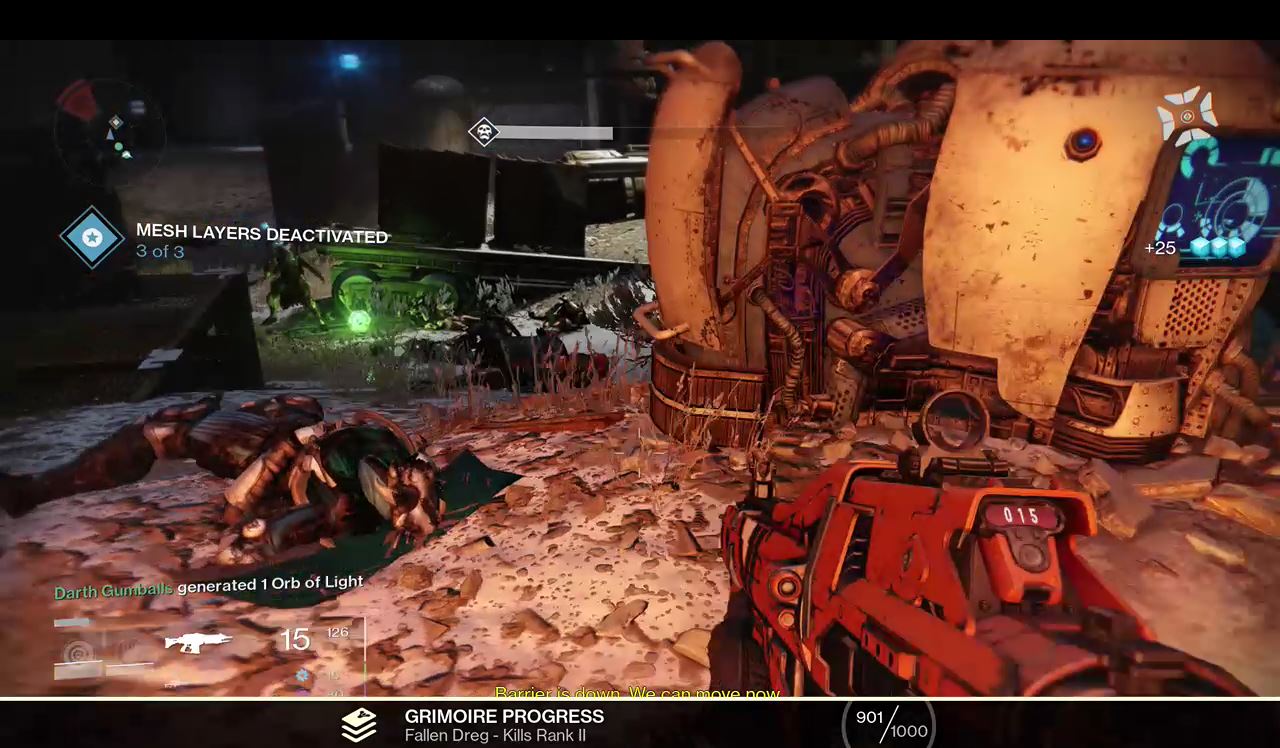The image size is (1280, 748).
Task: Click the white faction emblem above the +25
Action: (x=1187, y=116)
